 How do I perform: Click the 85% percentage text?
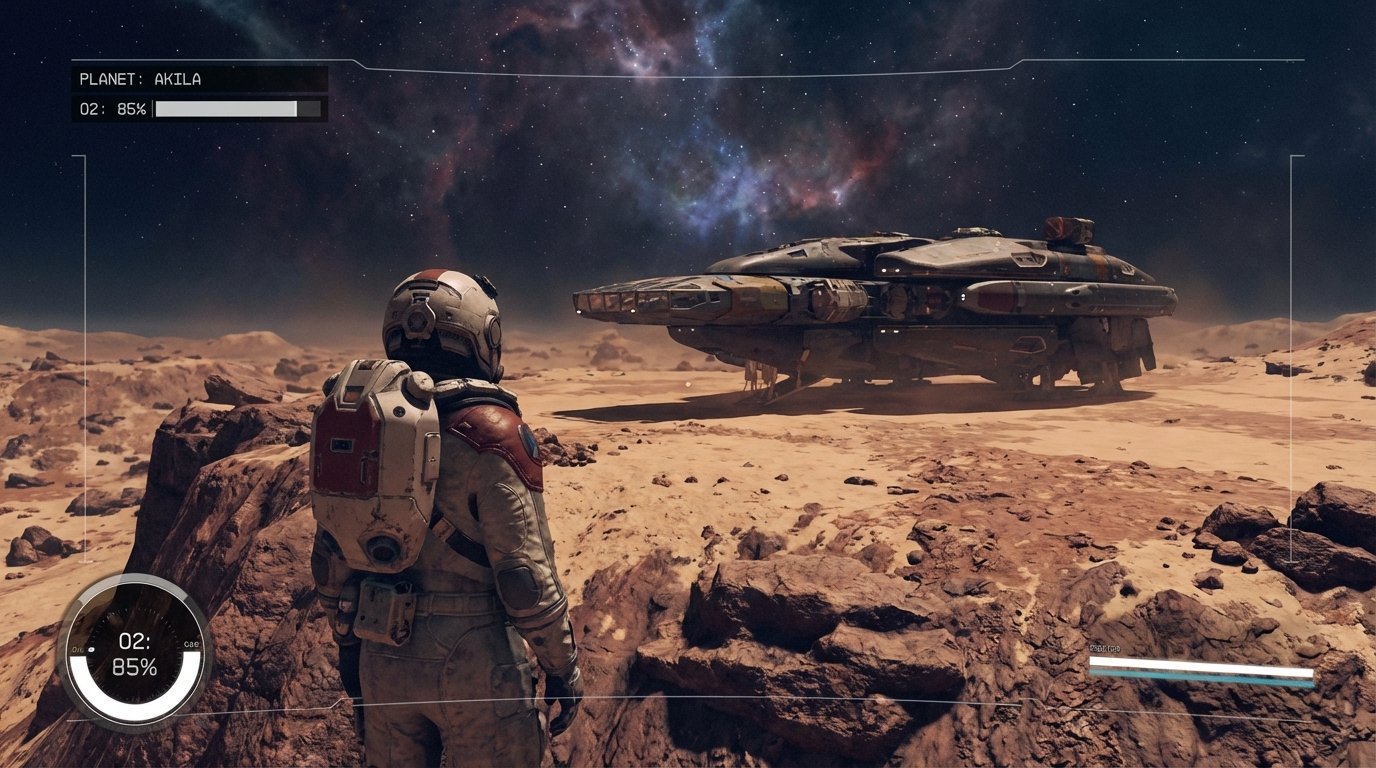pyautogui.click(x=137, y=666)
